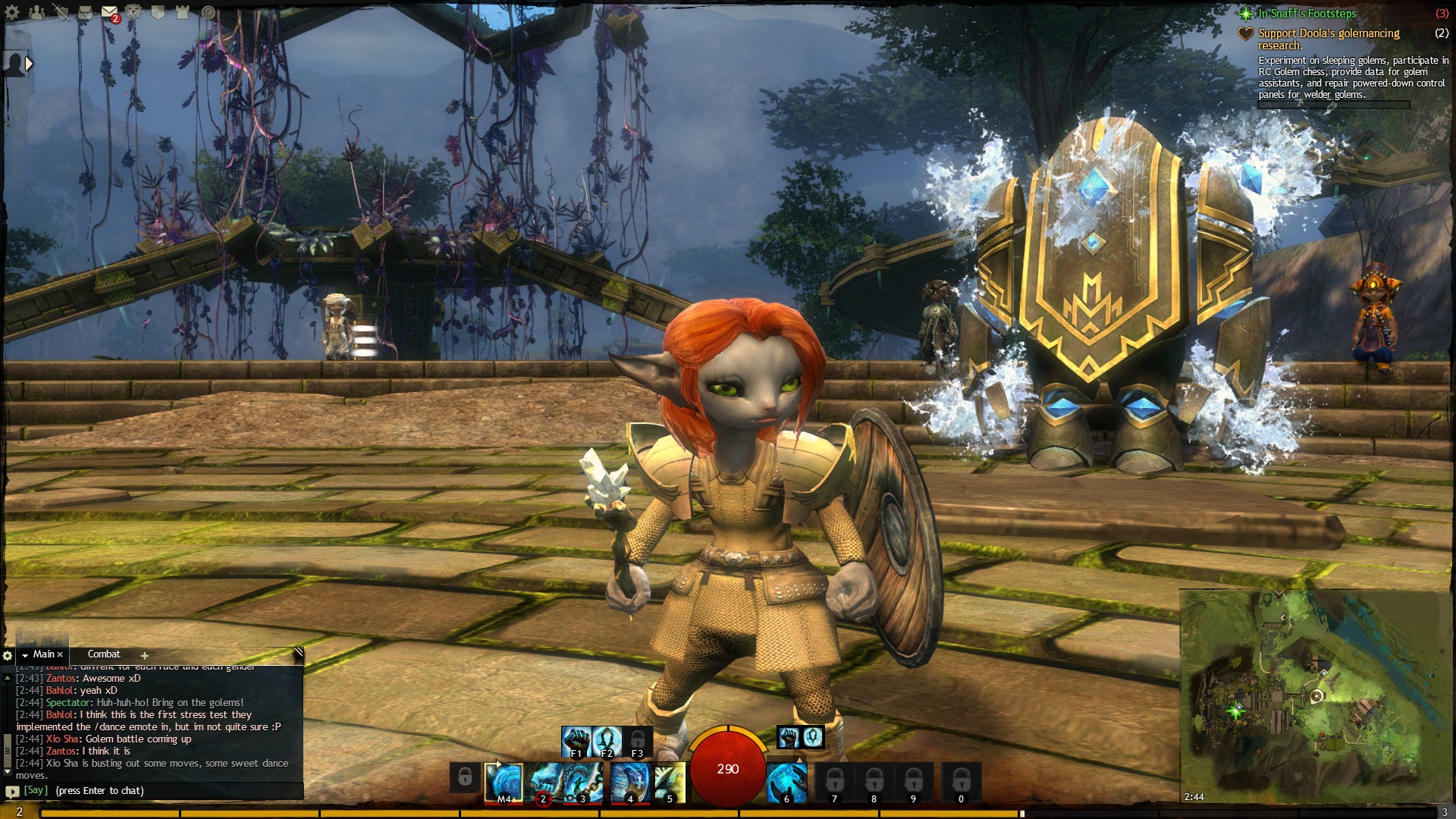Open chat settings gear icon
This screenshot has width=1456, height=819.
[x=8, y=655]
